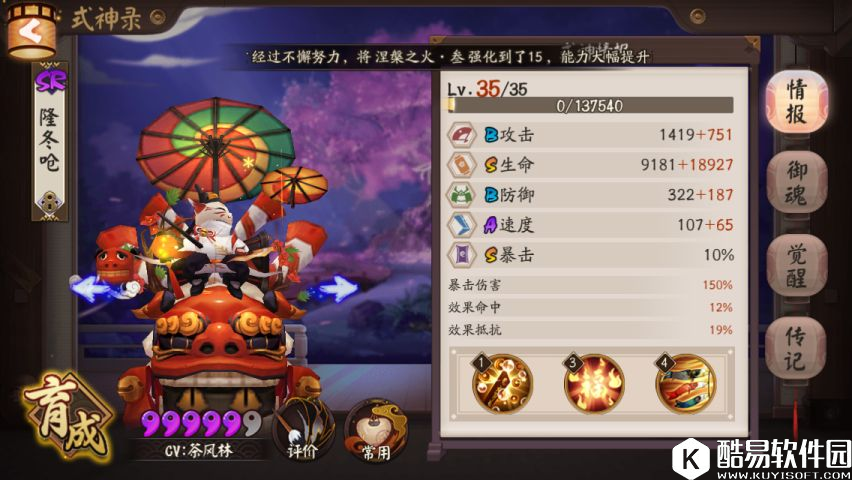Go back using the lantern arrow button
The image size is (852, 480).
pos(30,30)
